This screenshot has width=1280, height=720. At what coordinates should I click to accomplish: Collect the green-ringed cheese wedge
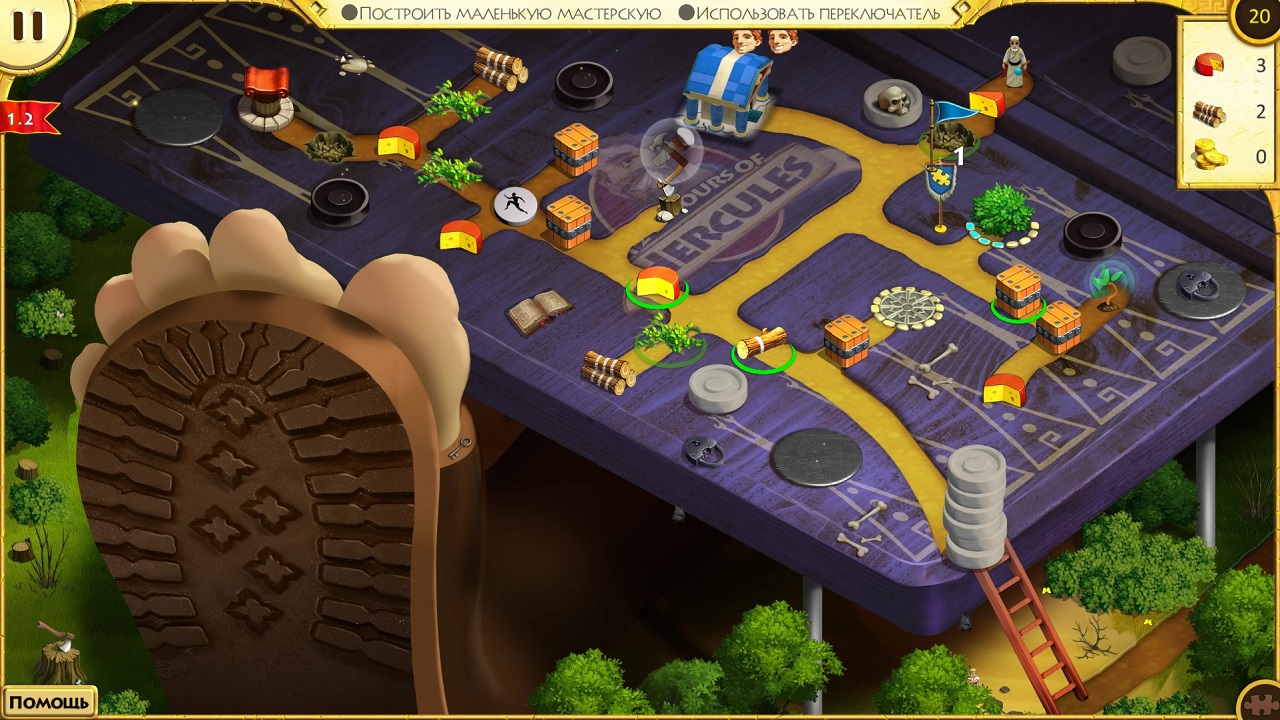click(657, 285)
